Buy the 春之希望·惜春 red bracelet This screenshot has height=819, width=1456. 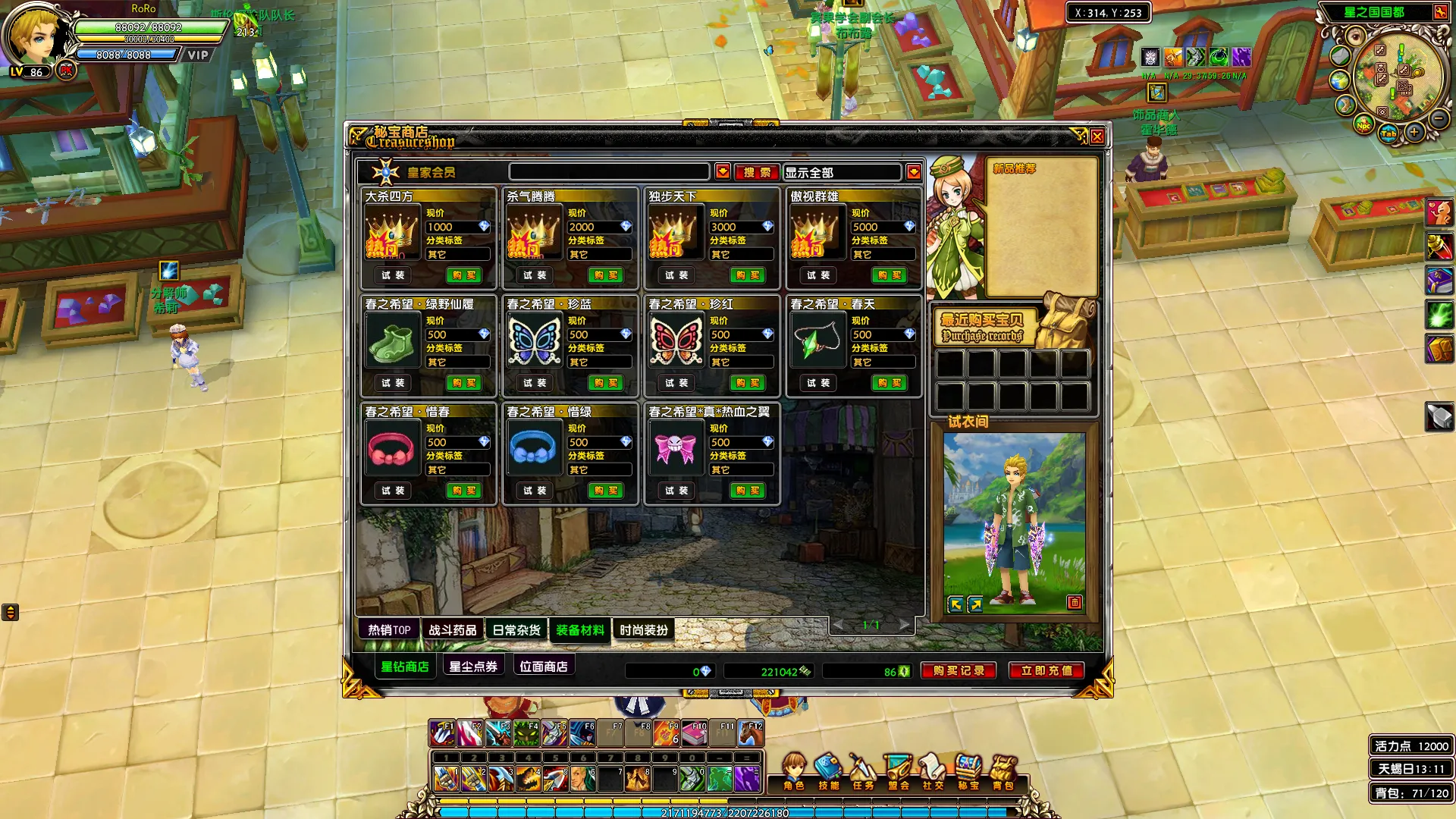pyautogui.click(x=463, y=491)
